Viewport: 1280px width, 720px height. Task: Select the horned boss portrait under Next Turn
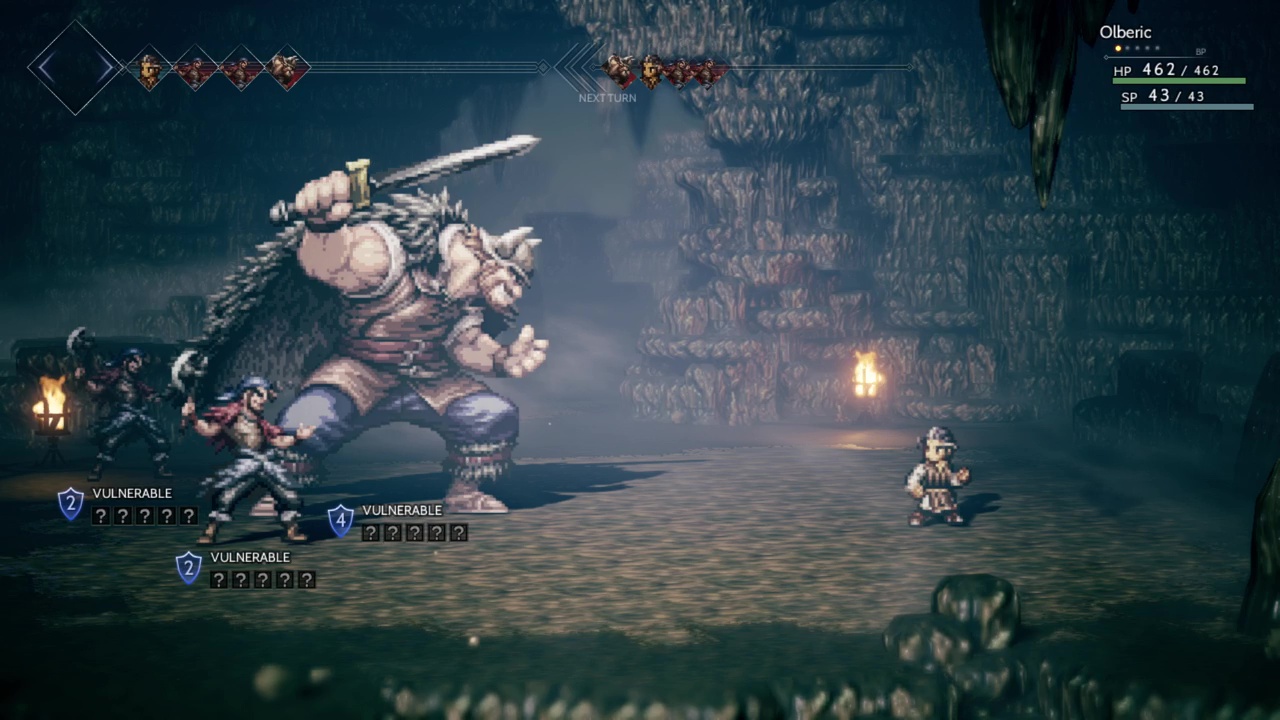[x=618, y=69]
